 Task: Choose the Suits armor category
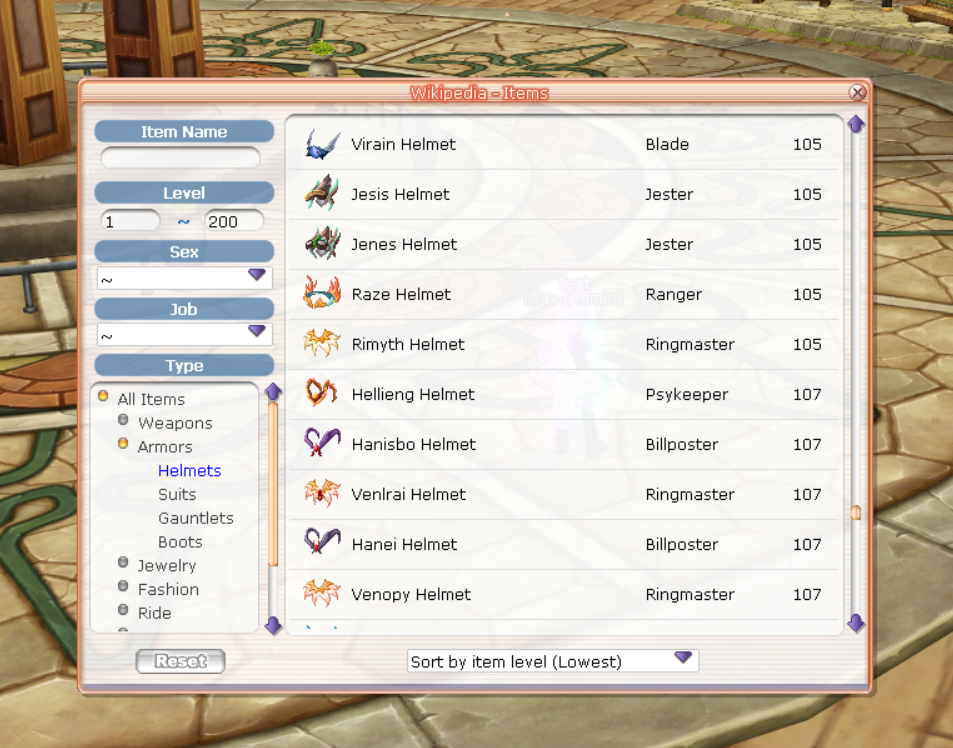[177, 494]
